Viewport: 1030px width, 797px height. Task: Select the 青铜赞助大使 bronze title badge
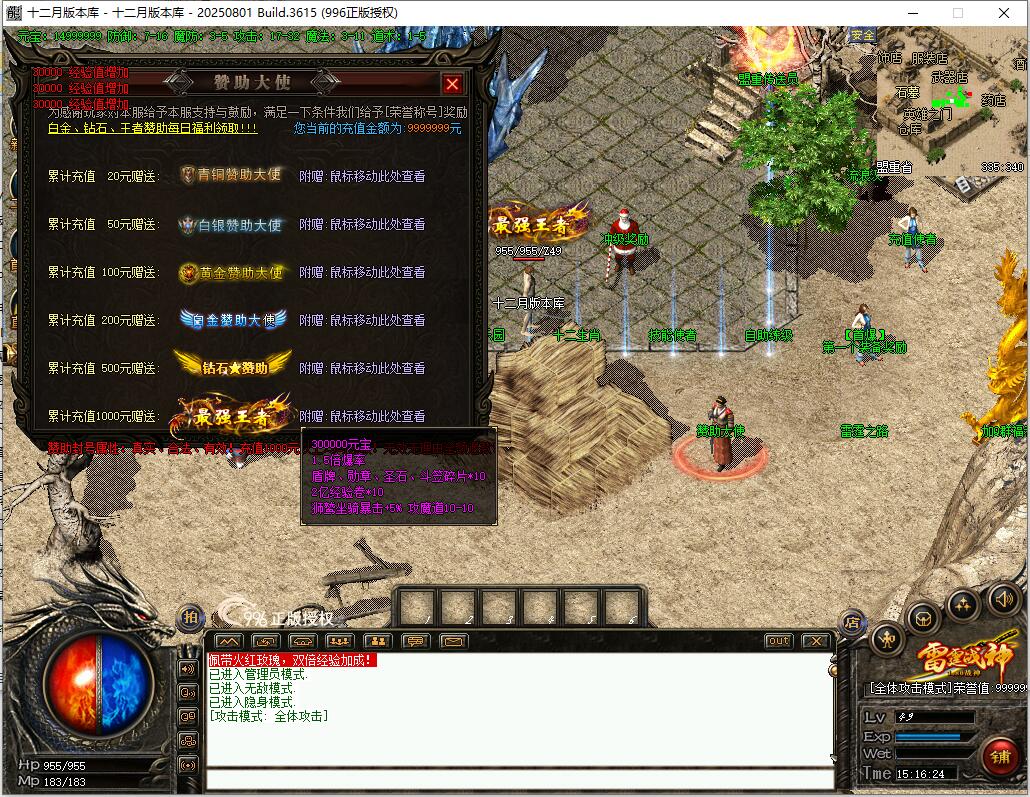tap(231, 175)
